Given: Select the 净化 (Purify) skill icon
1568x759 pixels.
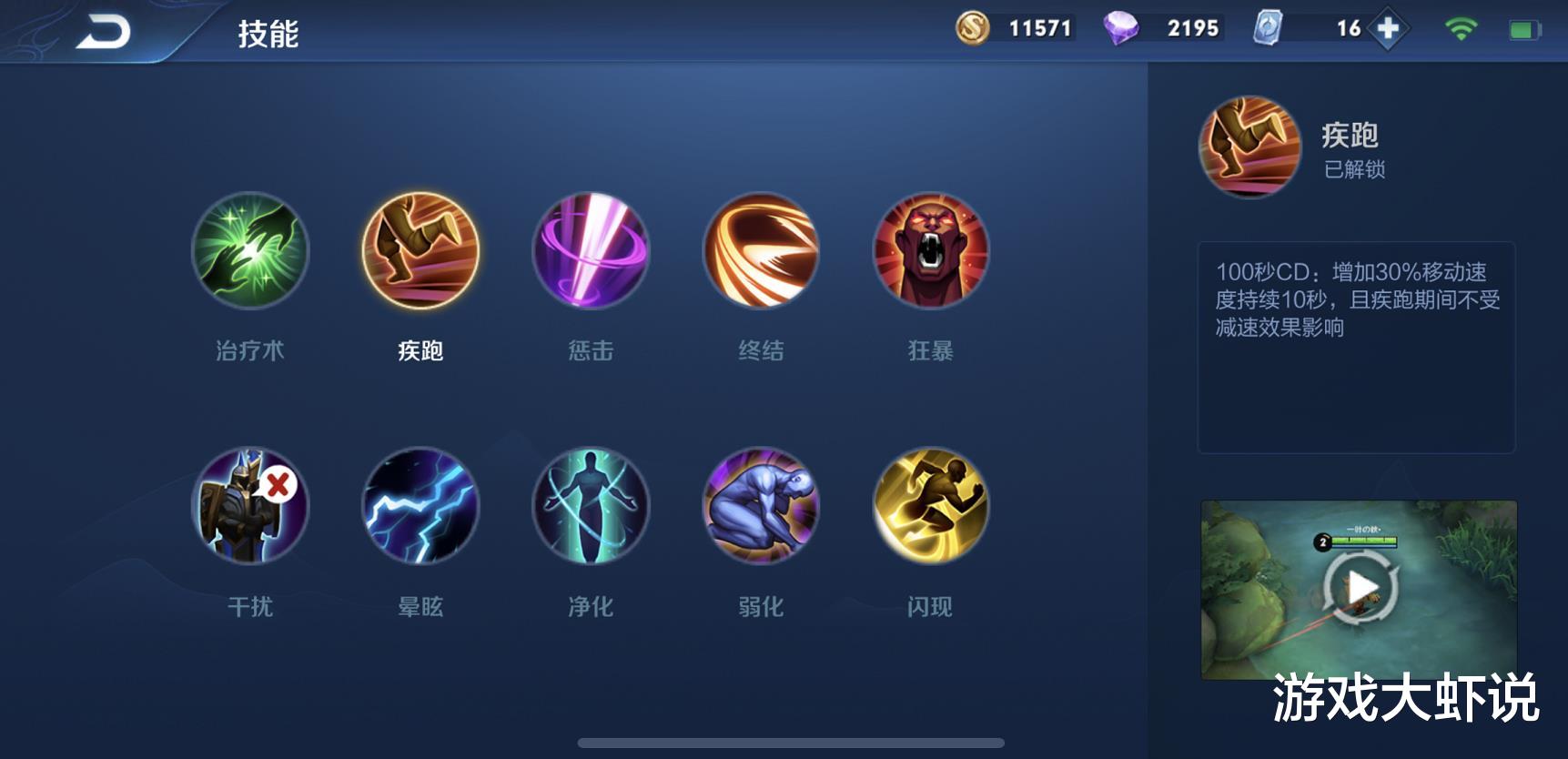Looking at the screenshot, I should point(590,507).
